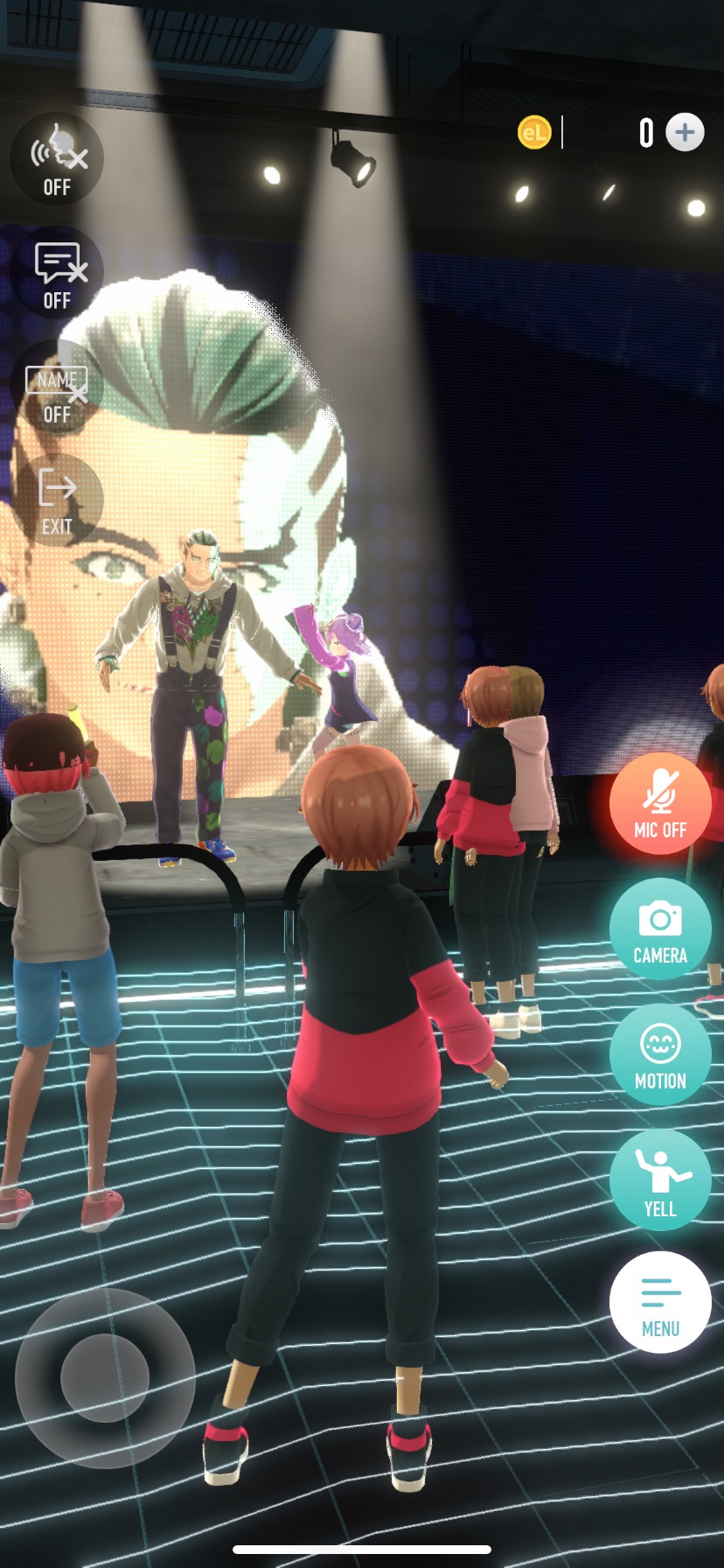The width and height of the screenshot is (724, 1568).
Task: Turn on the microphone via MIC OFF
Action: 660,804
